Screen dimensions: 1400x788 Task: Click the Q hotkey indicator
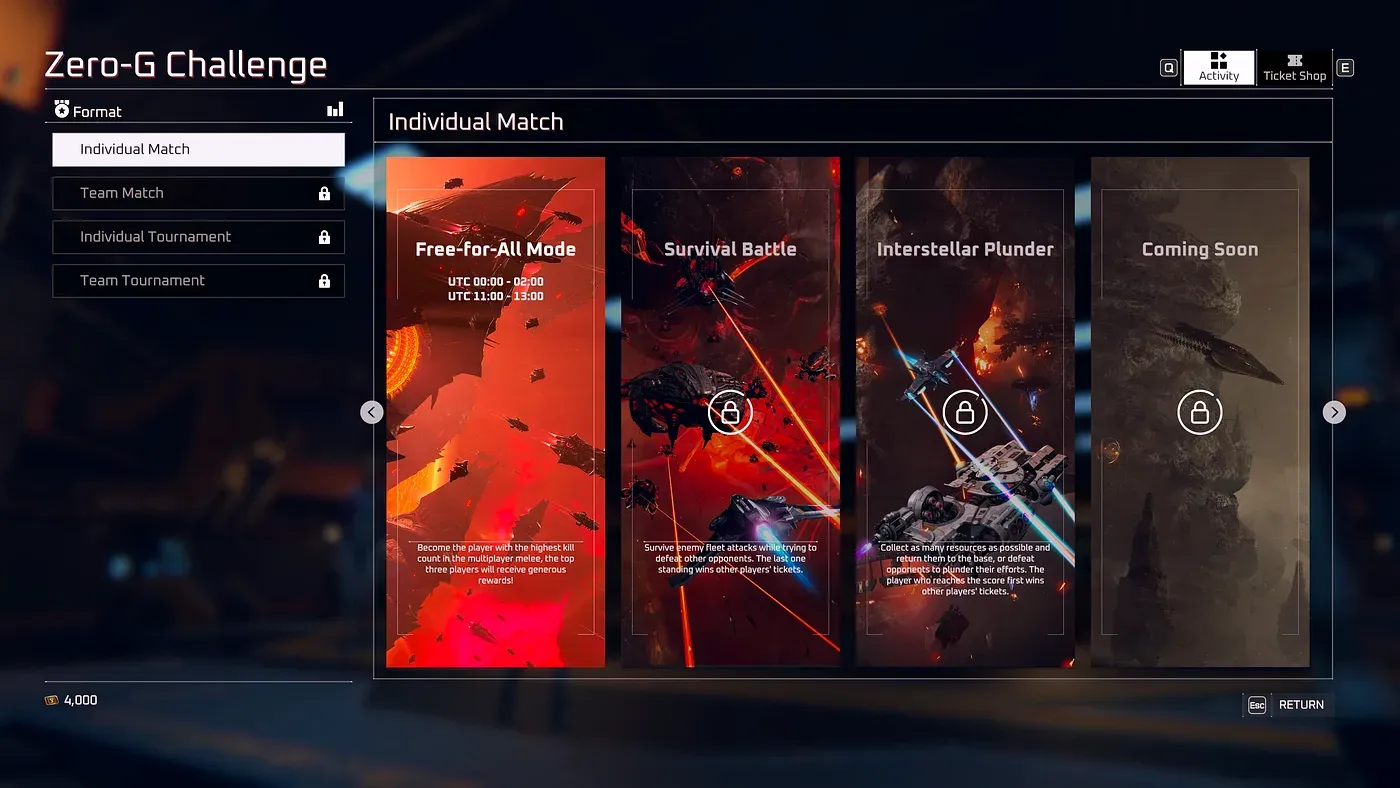point(1168,67)
